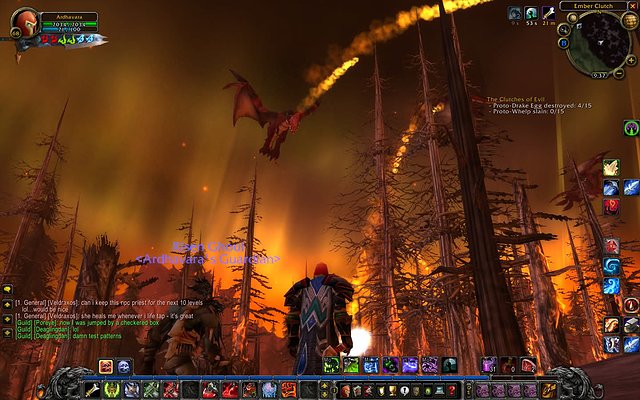Open the General chat log window
Image resolution: width=640 pixels, height=400 pixels.
click(x=60, y=303)
